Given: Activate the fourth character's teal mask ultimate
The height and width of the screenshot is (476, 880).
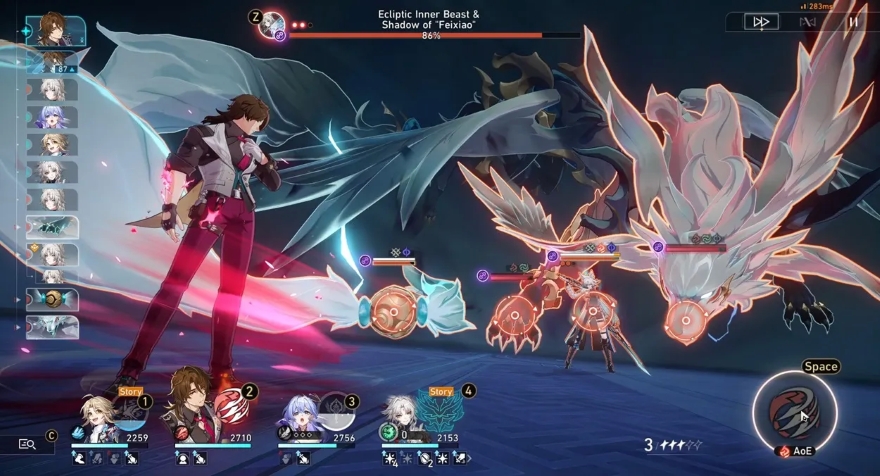Looking at the screenshot, I should 441,412.
